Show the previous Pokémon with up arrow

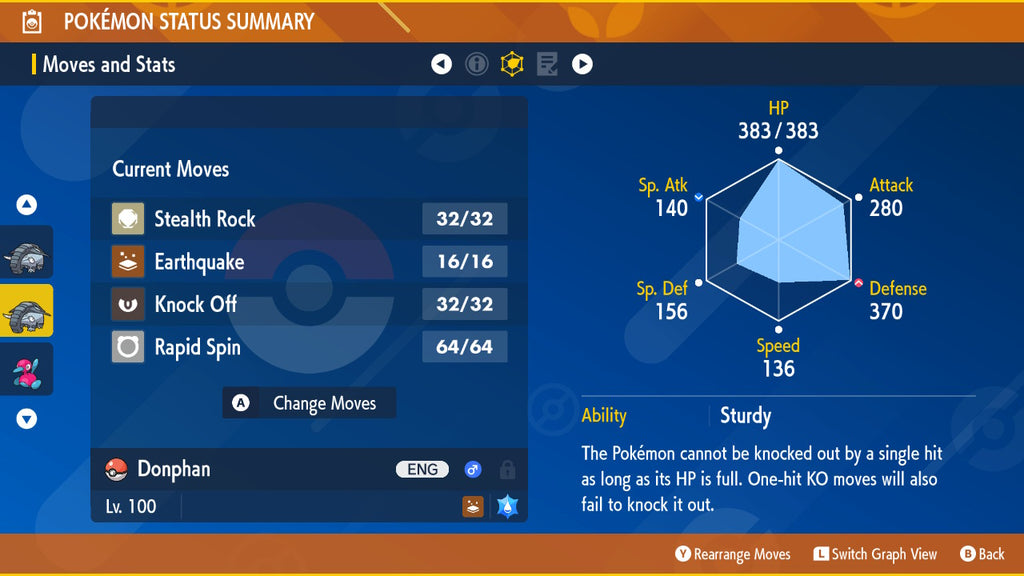coord(27,205)
